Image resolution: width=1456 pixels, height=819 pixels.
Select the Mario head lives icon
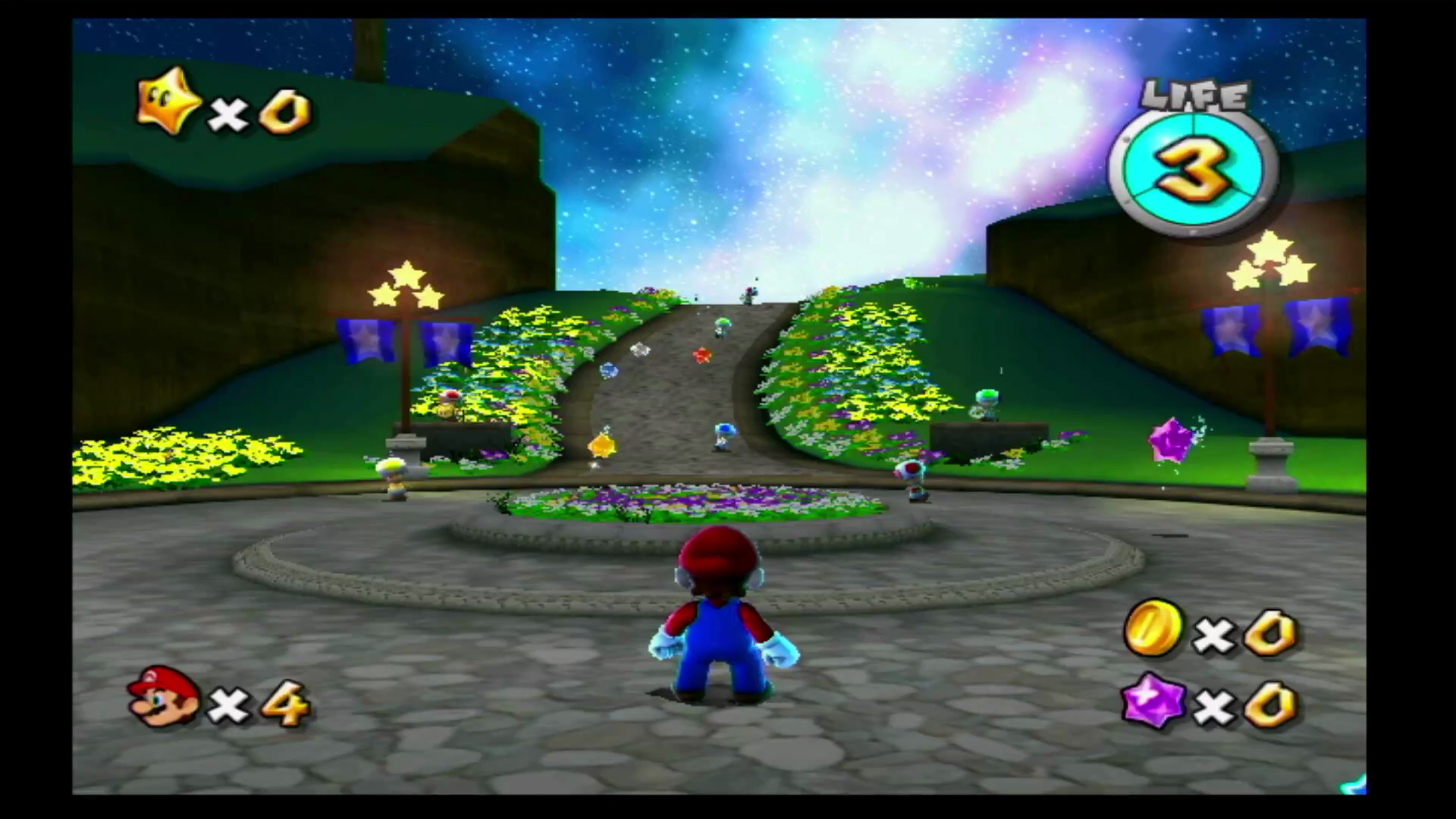point(163,697)
